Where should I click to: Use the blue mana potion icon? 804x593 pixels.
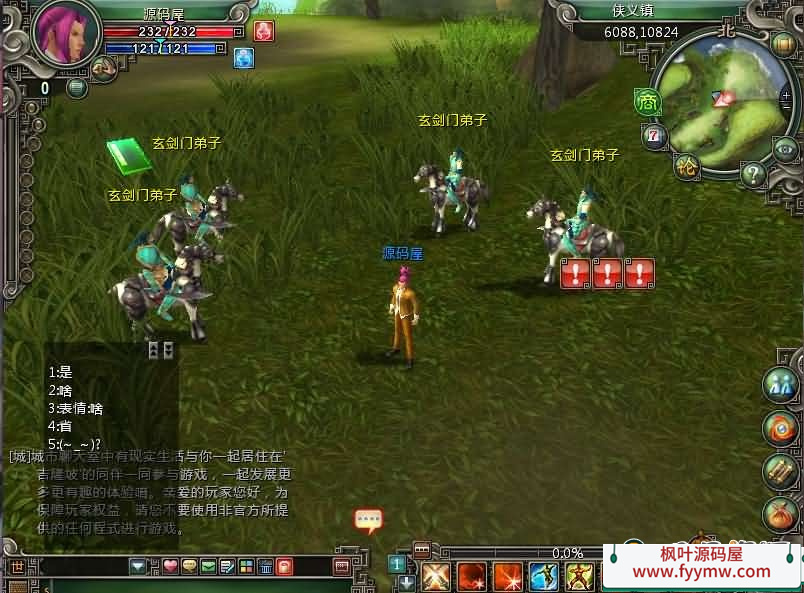[244, 57]
